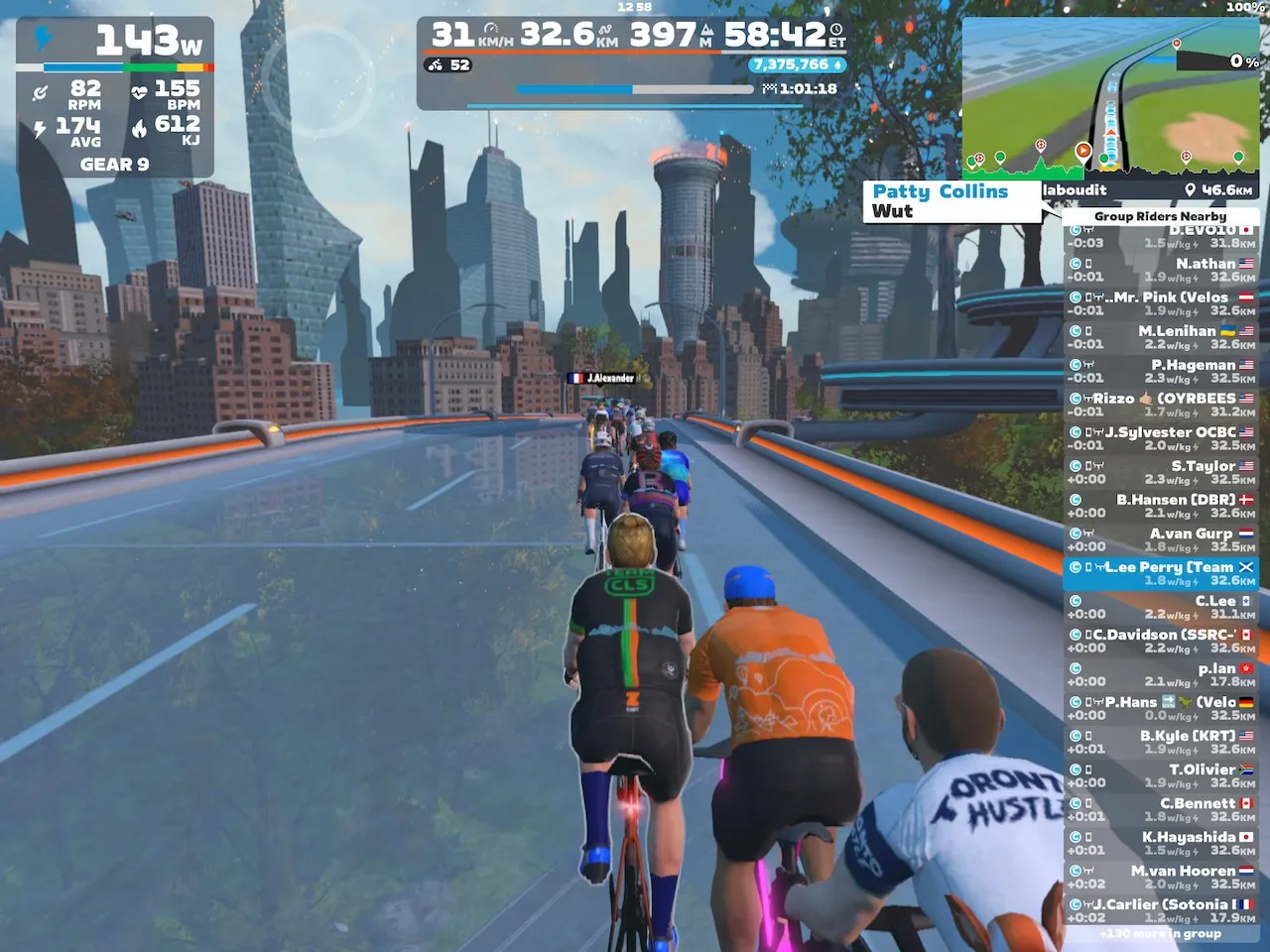Expand the +130 more in group list

(x=1161, y=933)
